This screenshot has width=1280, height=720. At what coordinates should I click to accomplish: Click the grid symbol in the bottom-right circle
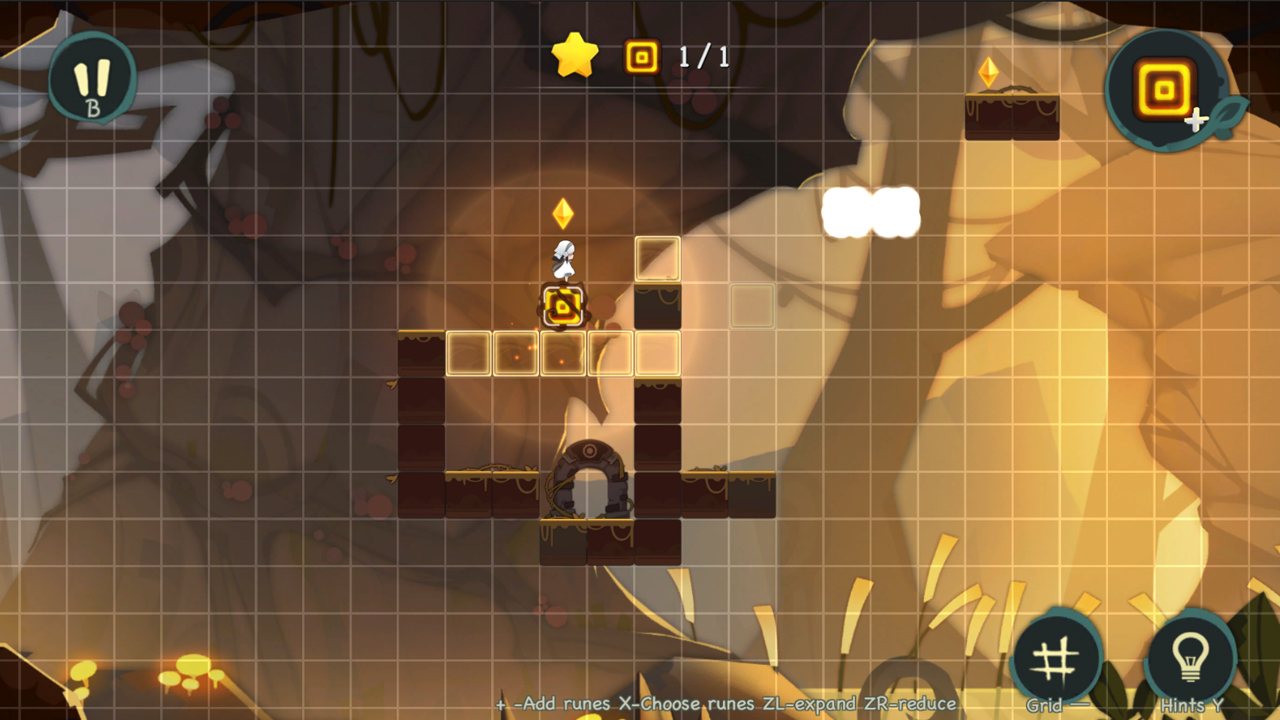pyautogui.click(x=1057, y=658)
